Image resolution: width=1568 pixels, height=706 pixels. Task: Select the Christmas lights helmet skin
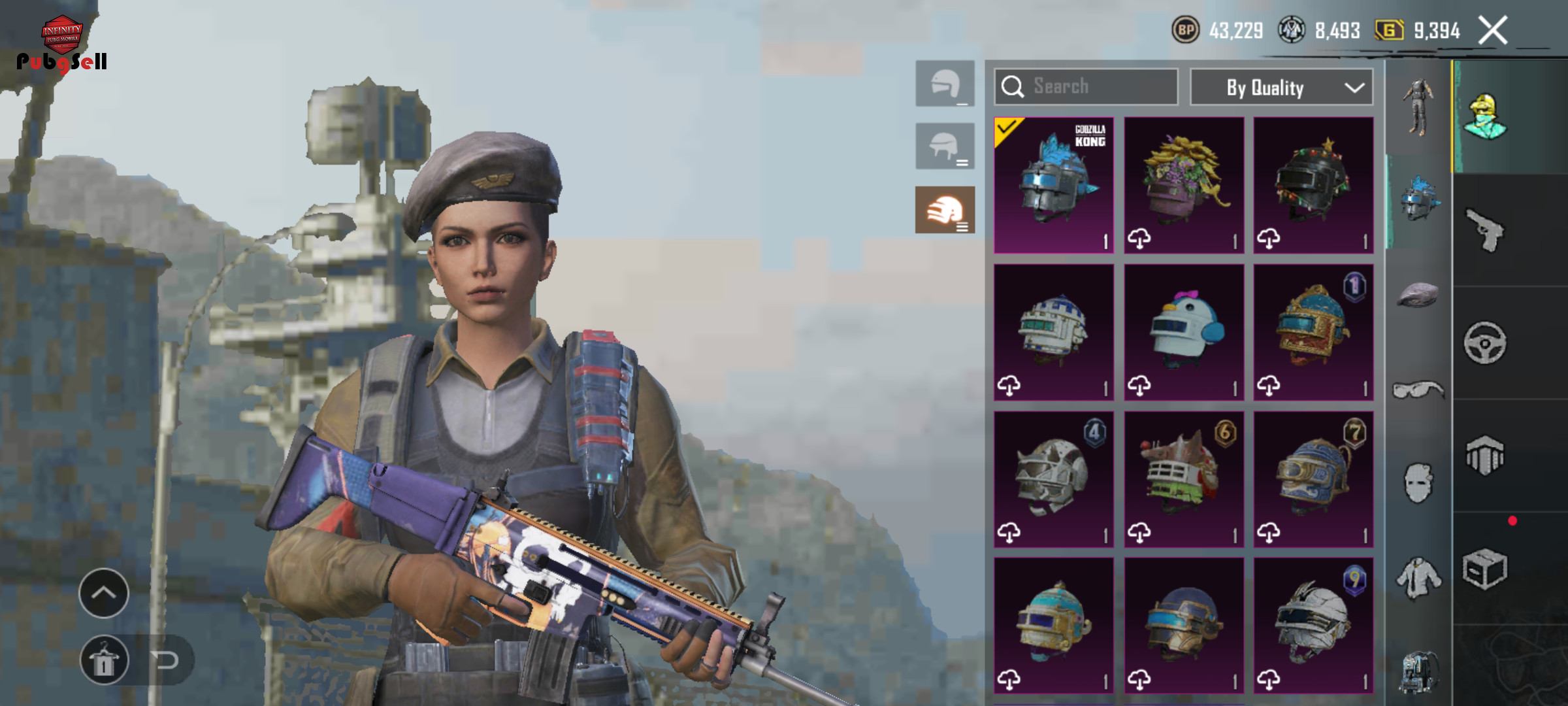point(1313,185)
